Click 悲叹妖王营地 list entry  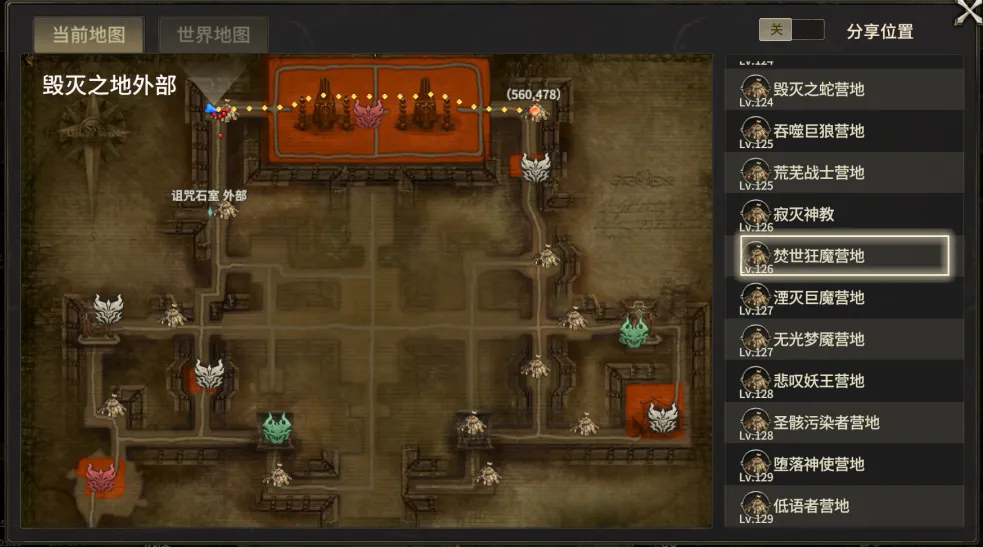(x=844, y=381)
